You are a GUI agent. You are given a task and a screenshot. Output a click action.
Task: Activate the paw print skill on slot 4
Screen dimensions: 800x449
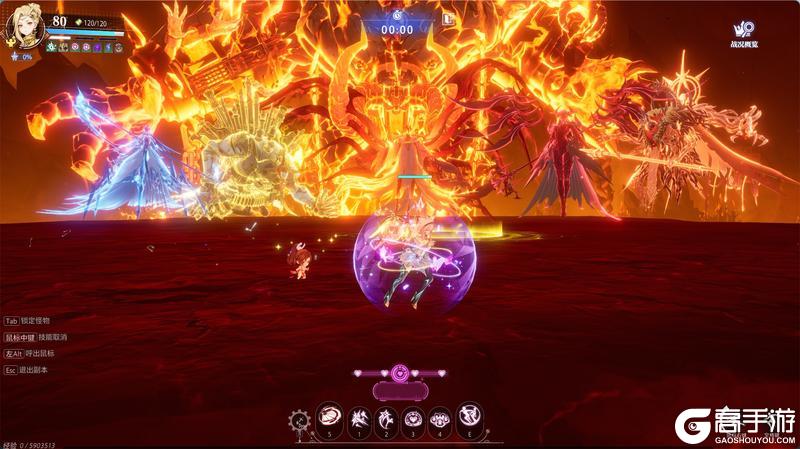click(440, 417)
